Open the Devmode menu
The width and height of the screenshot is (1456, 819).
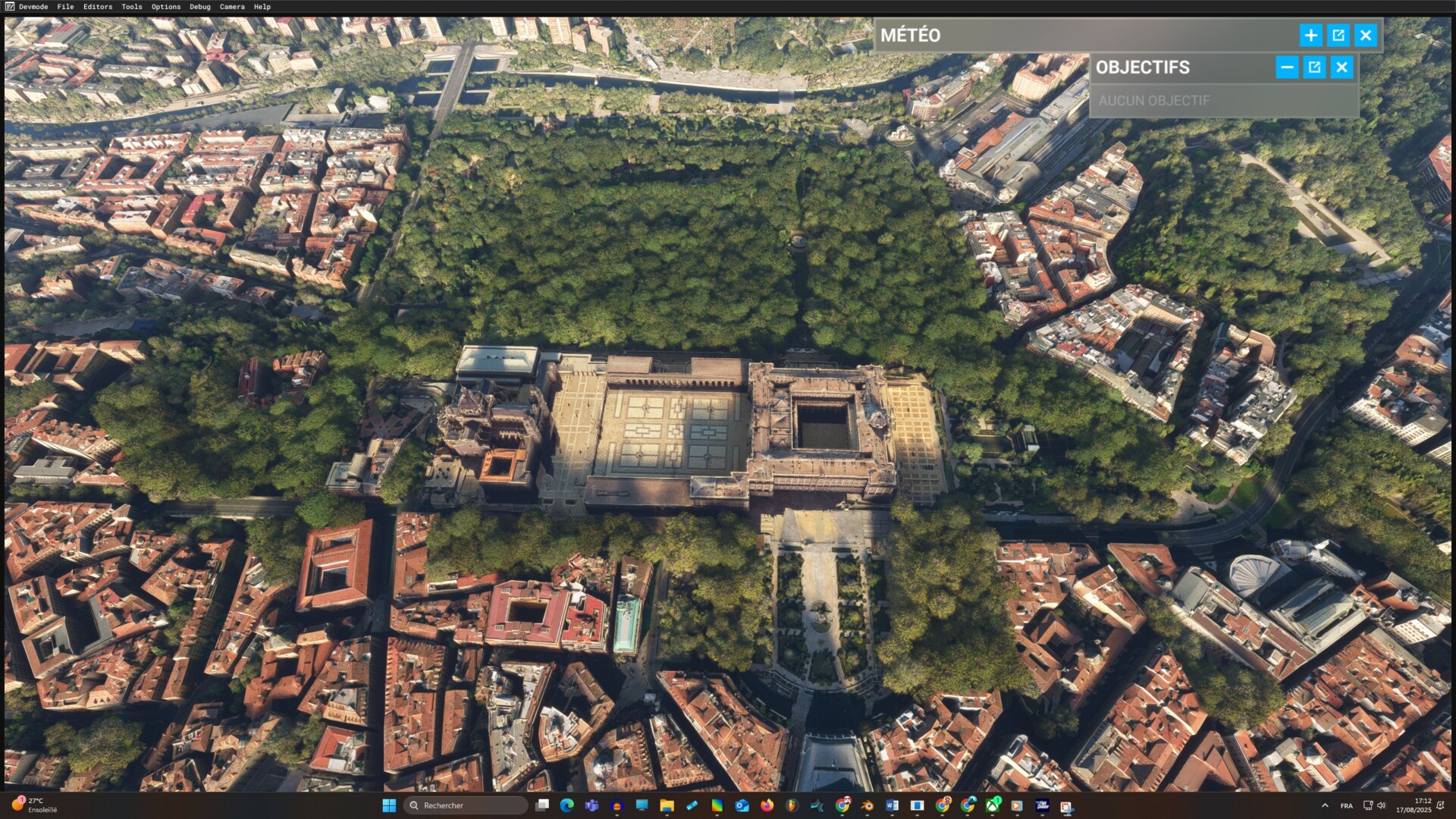pos(33,7)
